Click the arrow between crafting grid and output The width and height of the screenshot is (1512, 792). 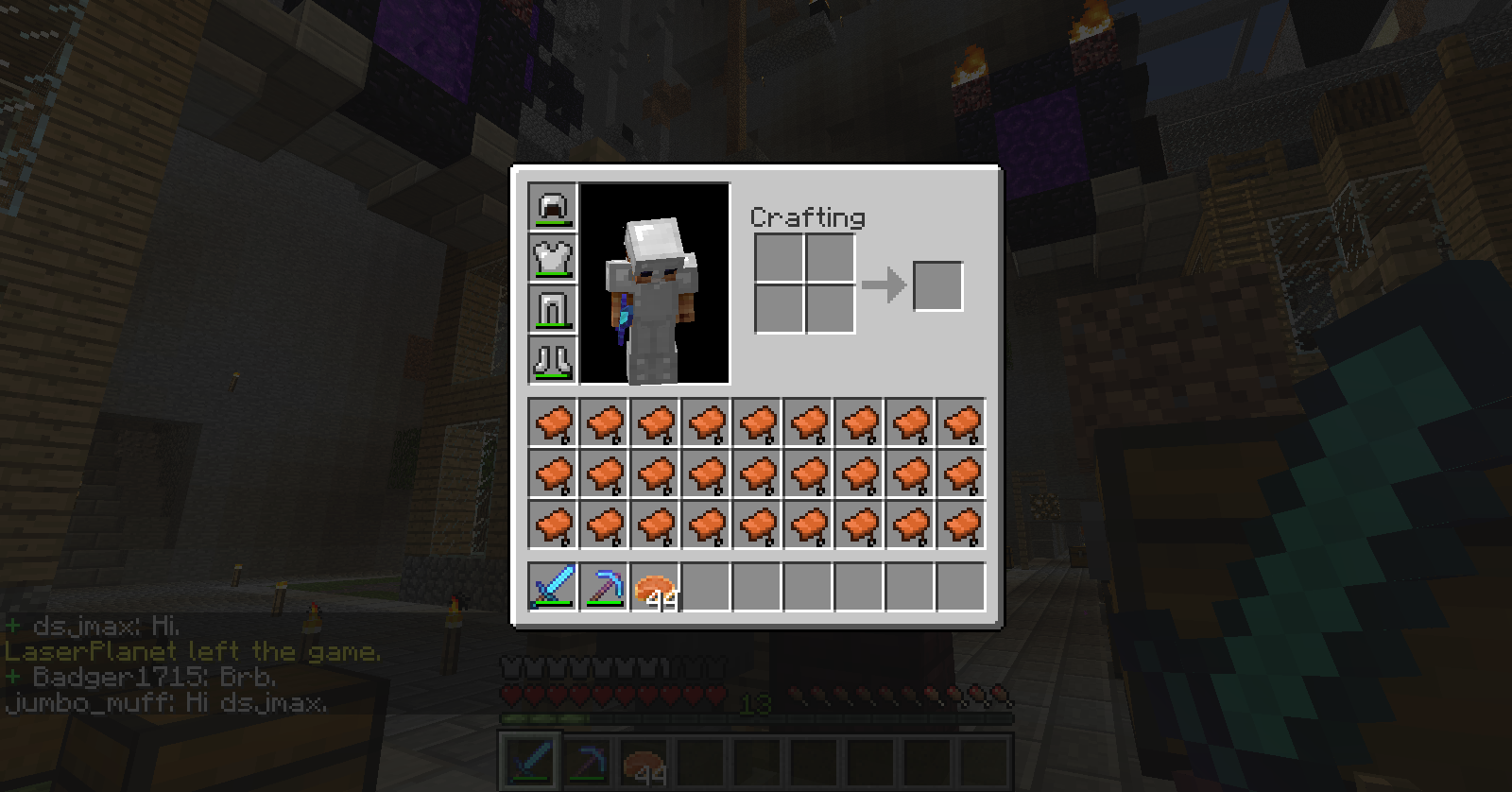(x=885, y=284)
